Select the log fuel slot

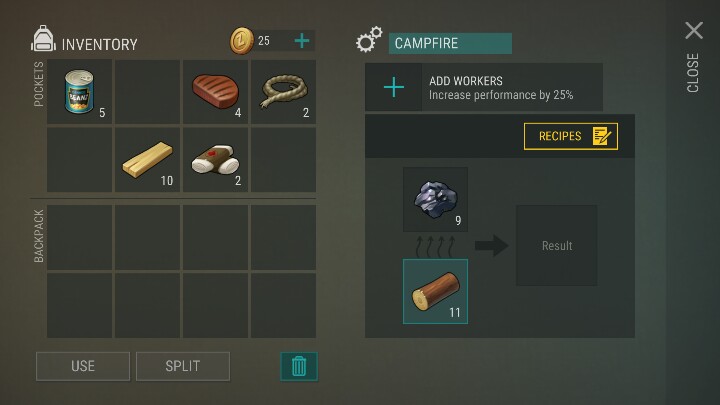435,291
